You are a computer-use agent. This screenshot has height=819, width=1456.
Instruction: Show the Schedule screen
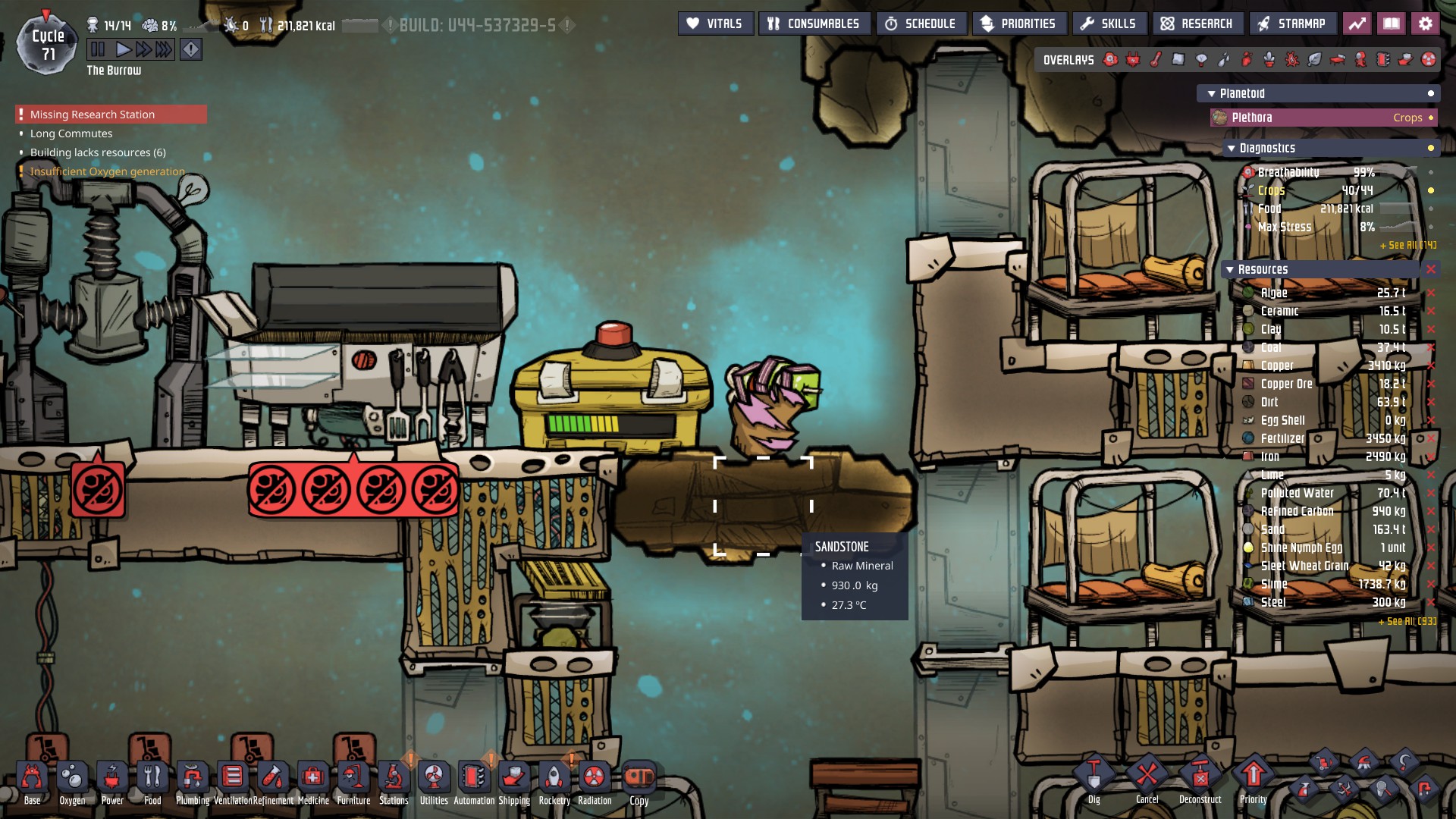921,24
